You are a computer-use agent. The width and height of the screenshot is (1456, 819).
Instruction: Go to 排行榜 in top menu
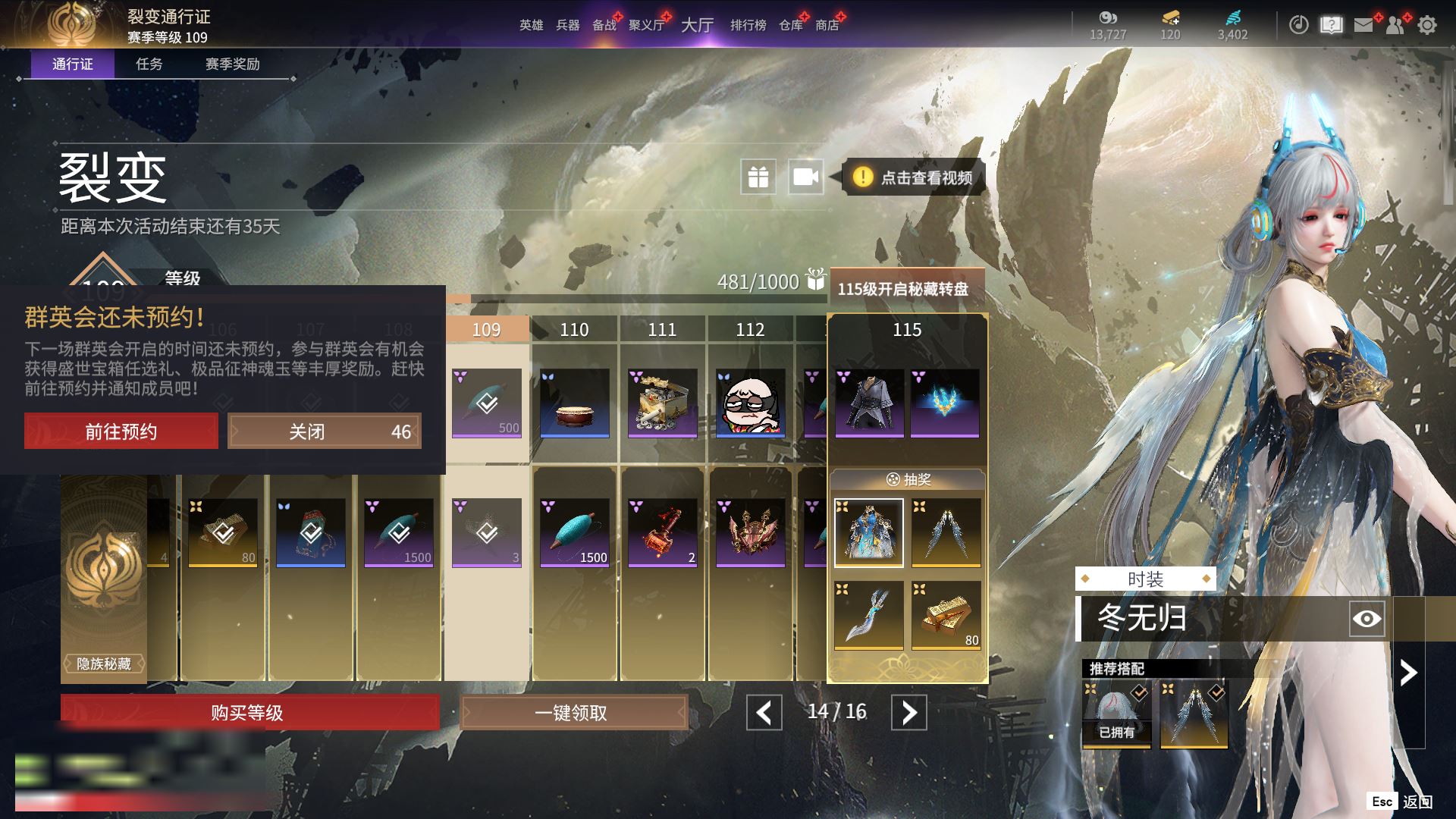point(748,25)
